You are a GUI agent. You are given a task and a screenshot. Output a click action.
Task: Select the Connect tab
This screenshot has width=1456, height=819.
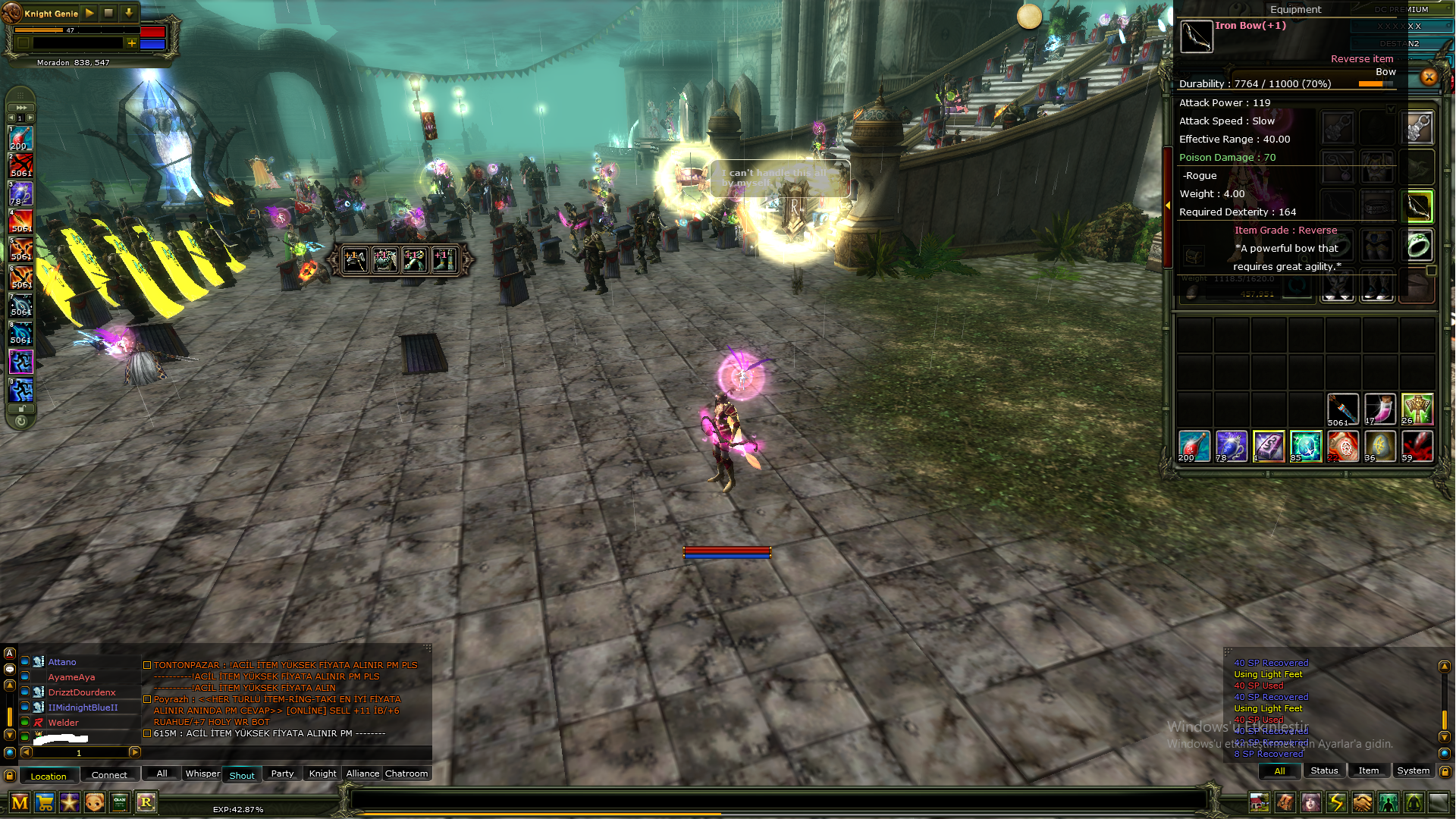(109, 775)
